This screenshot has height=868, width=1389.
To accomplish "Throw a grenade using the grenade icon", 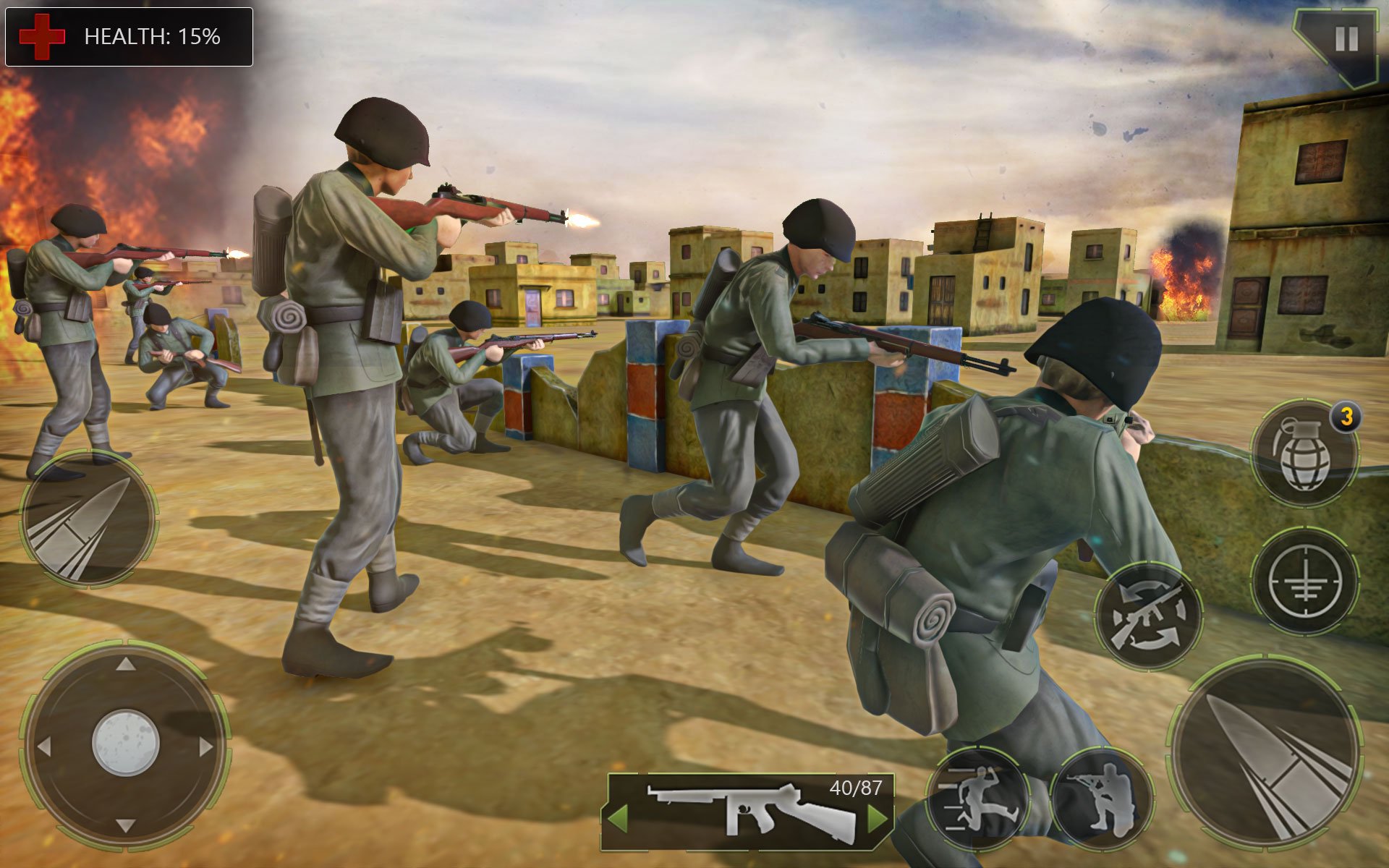I will click(1307, 449).
